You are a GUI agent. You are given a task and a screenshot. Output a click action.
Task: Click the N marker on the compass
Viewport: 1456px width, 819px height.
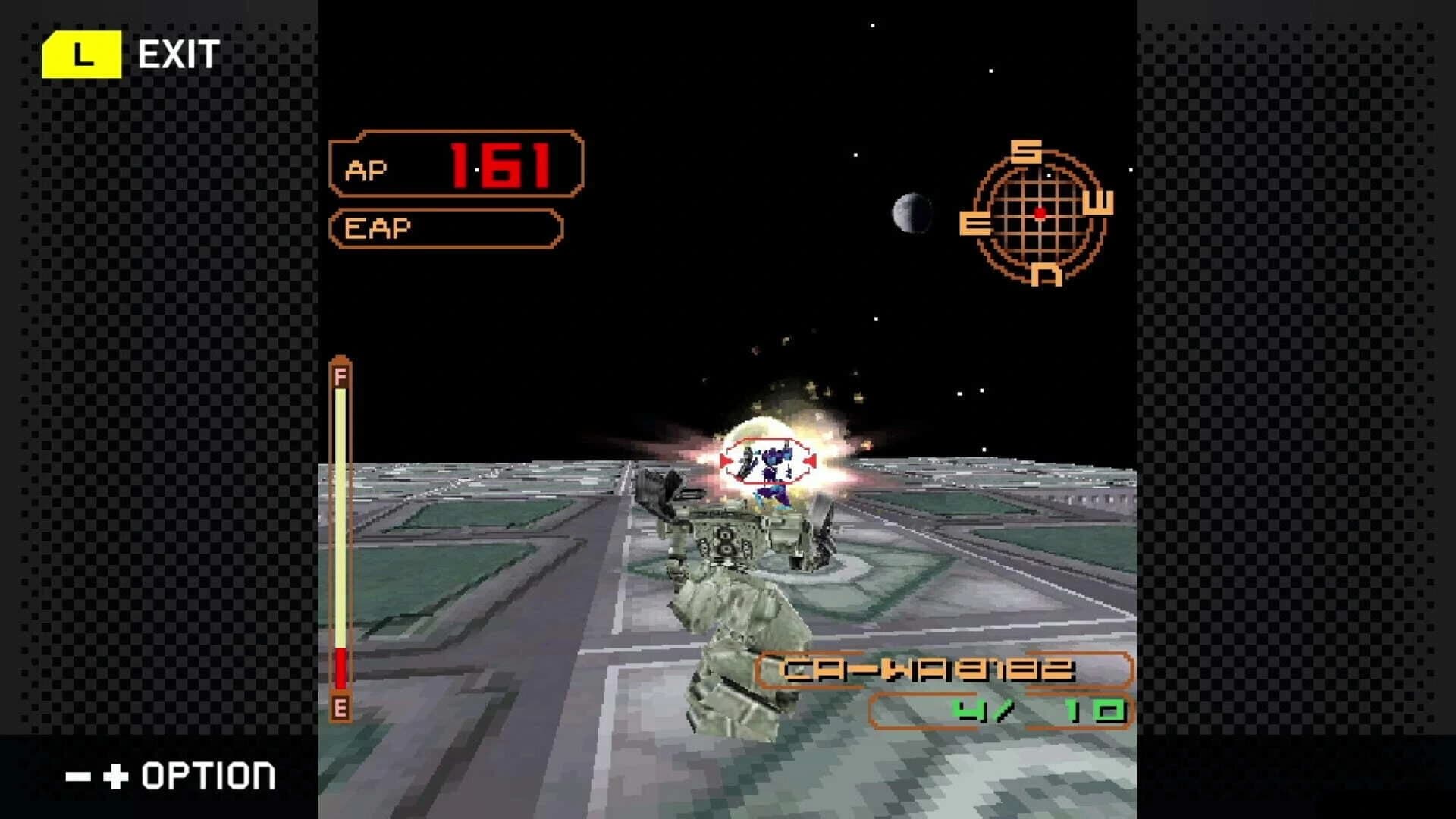click(x=1045, y=275)
